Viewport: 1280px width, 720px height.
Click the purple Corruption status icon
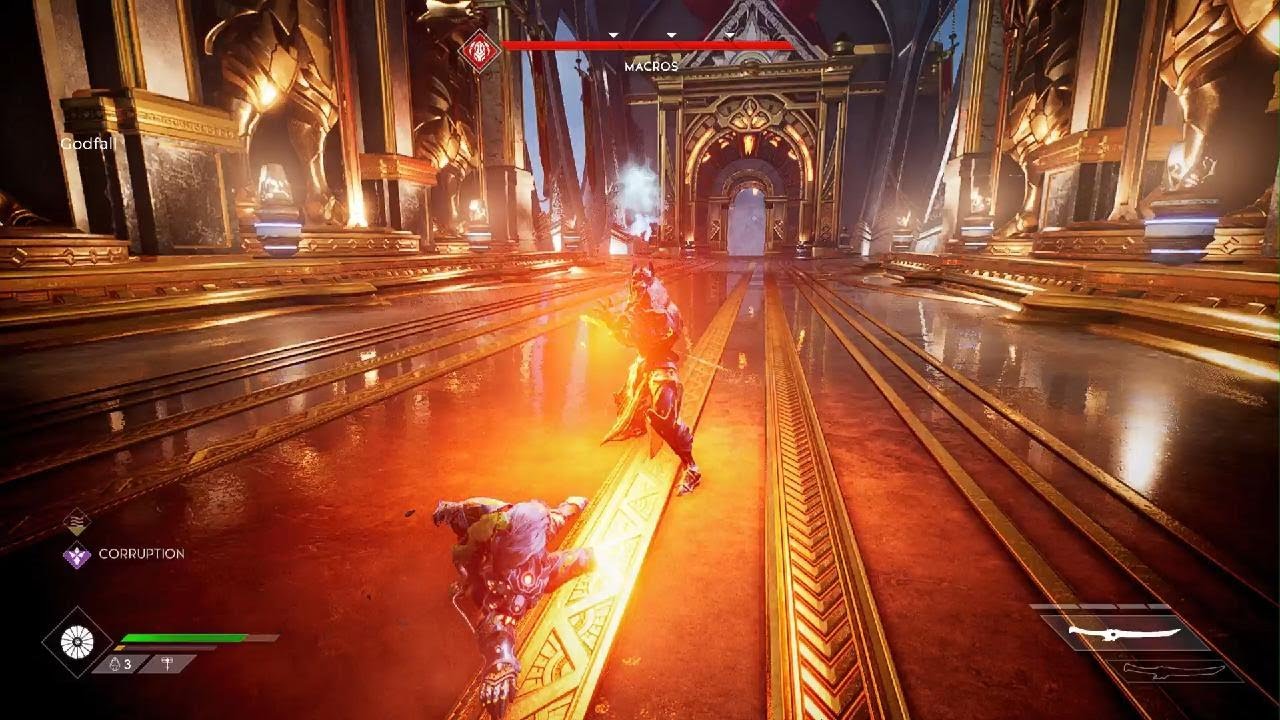(x=77, y=555)
